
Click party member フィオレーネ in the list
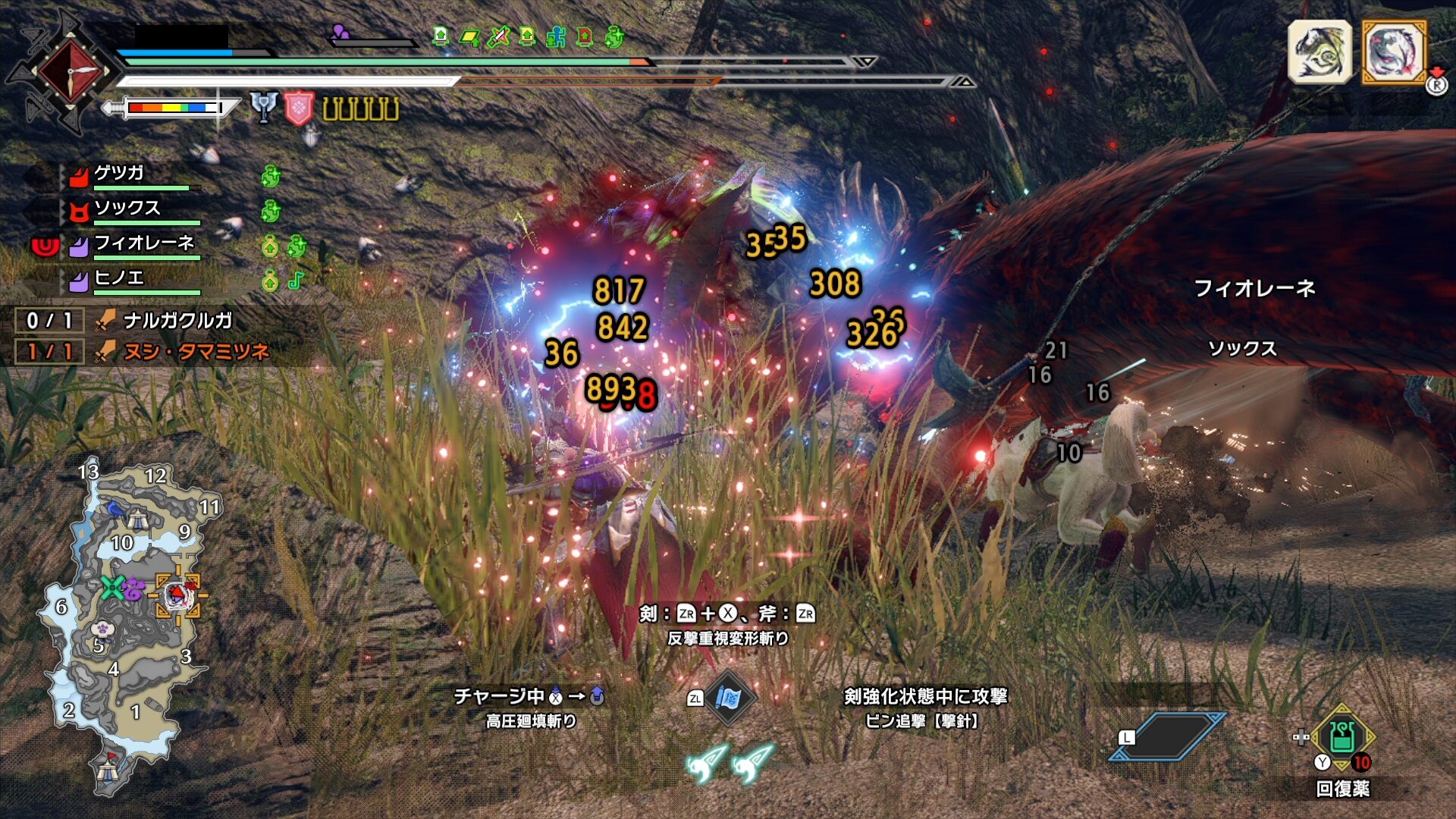click(x=144, y=243)
